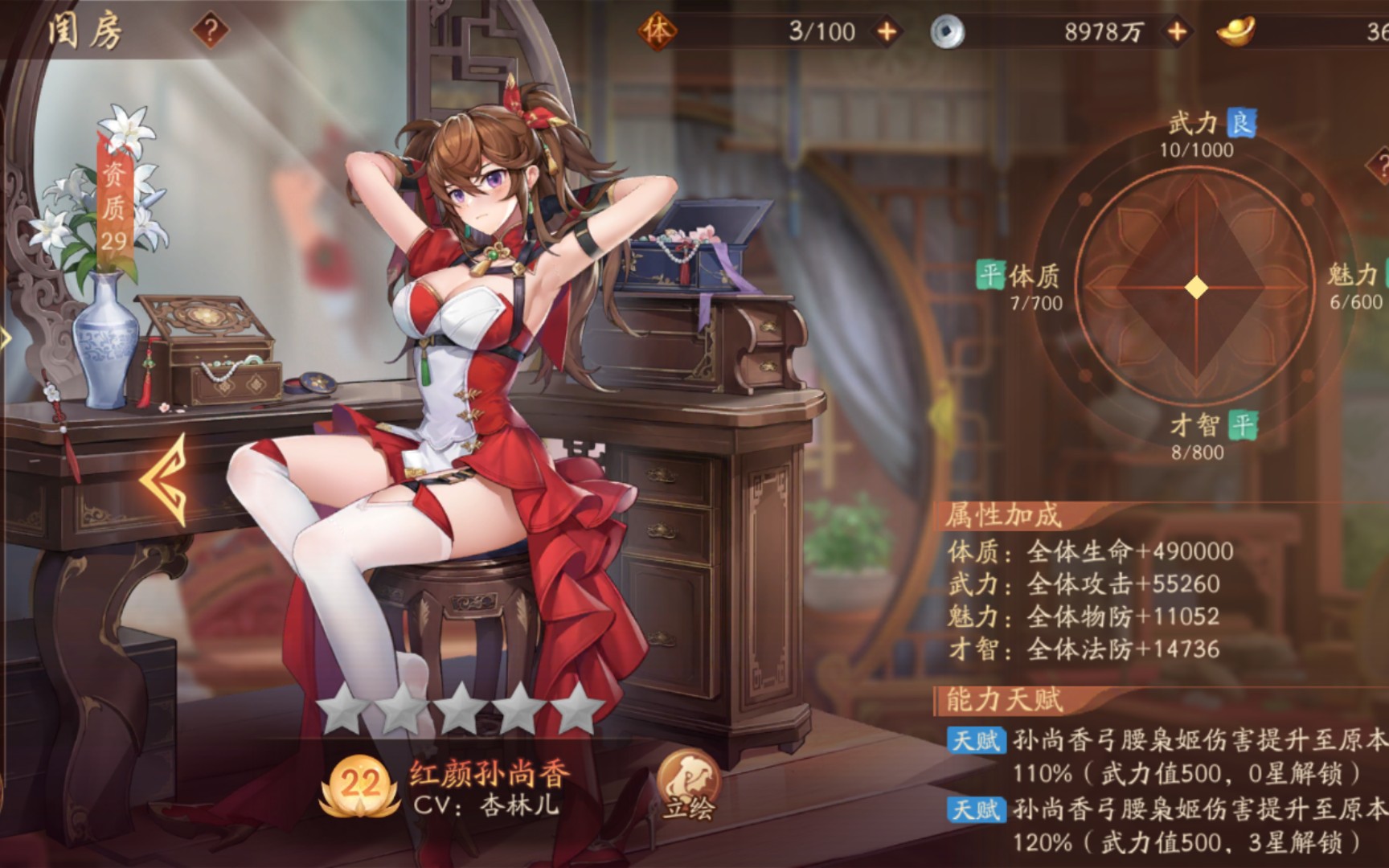Tap the 体 stamina icon
Image resolution: width=1389 pixels, height=868 pixels.
[x=658, y=31]
